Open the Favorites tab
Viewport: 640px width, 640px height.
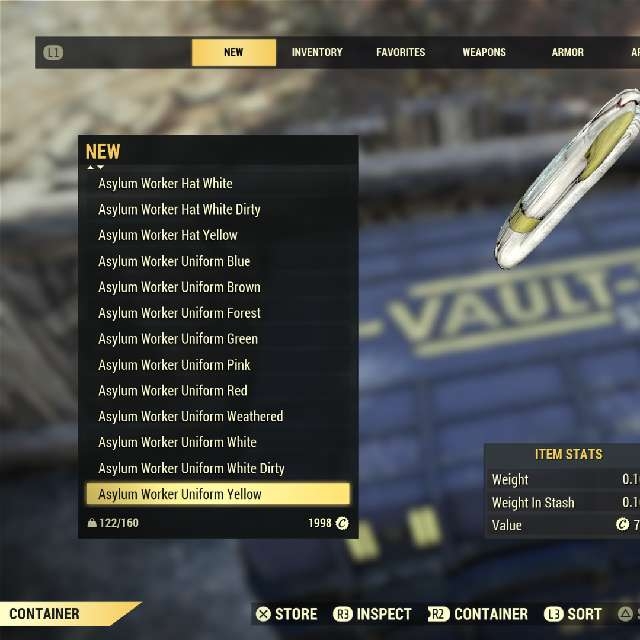400,52
